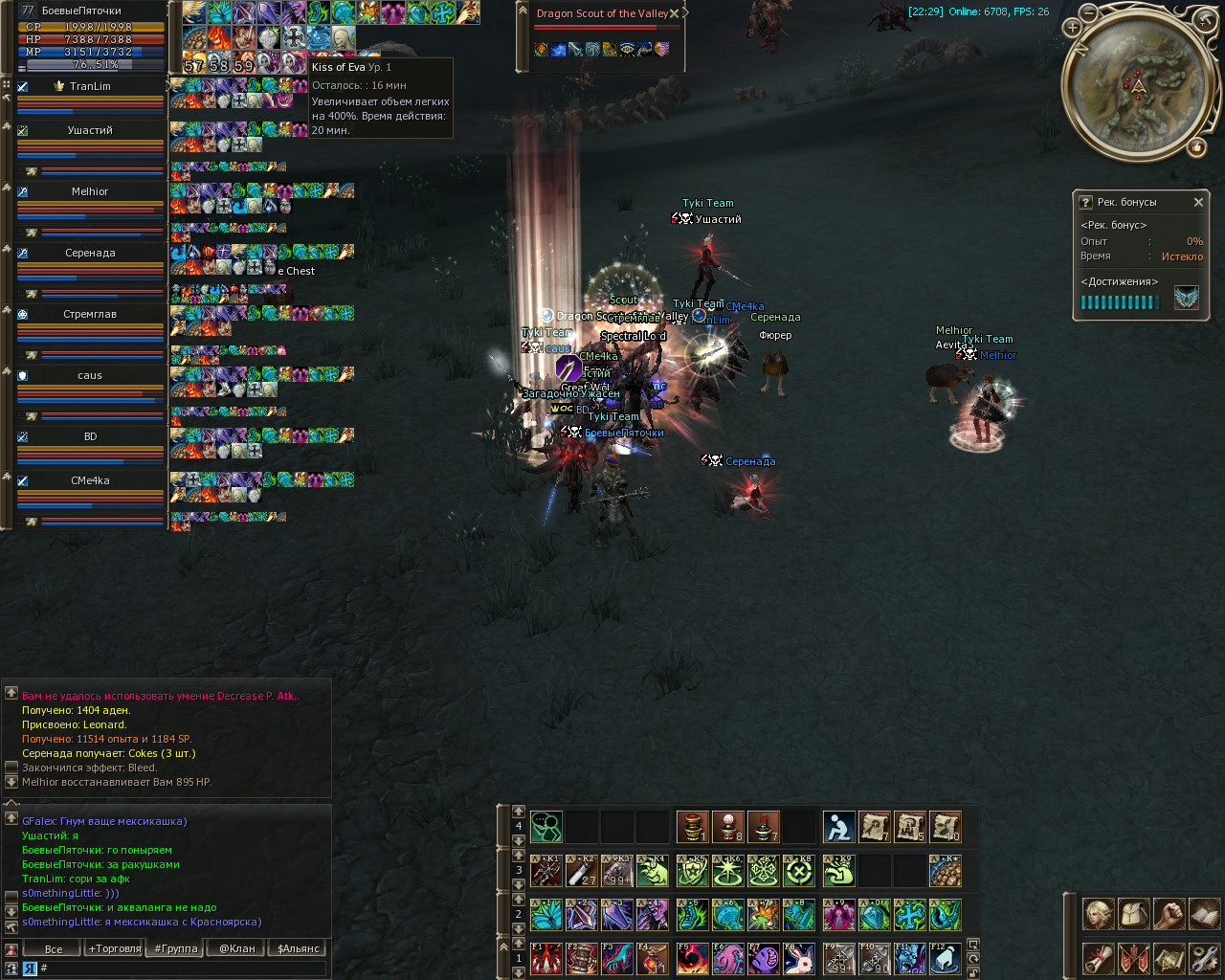Open the character status elf portrait icon
This screenshot has height=980, width=1225.
coord(1099,914)
